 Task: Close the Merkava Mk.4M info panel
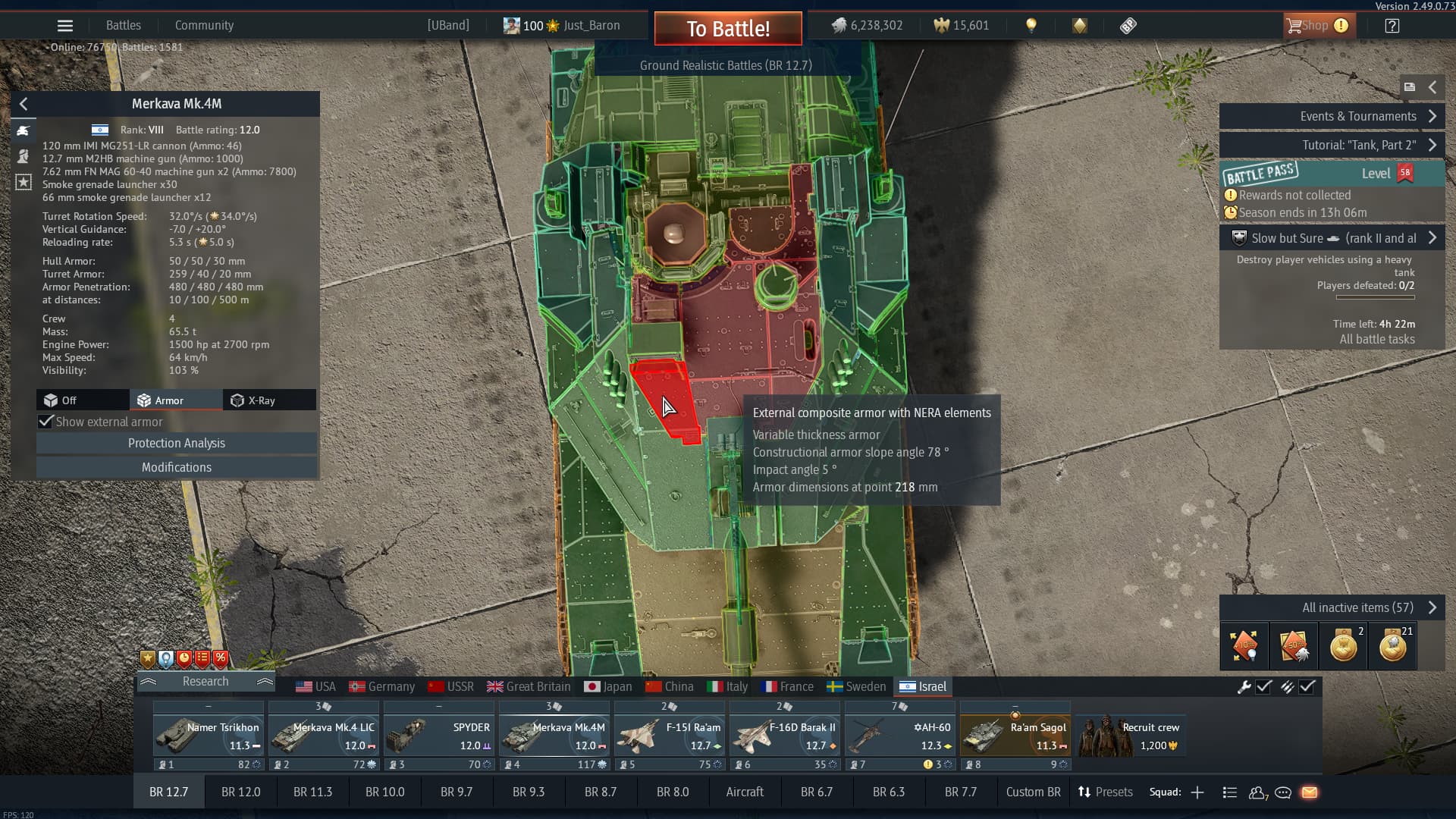point(24,104)
